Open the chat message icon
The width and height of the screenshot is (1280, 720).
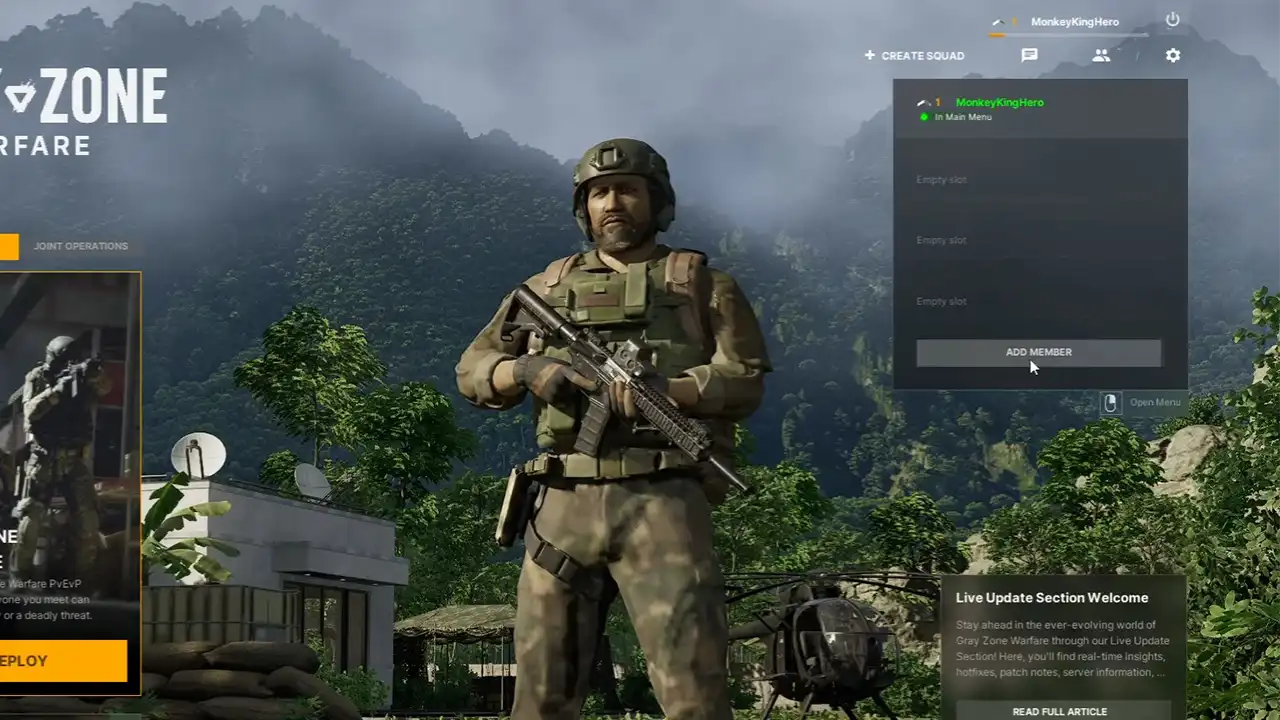click(x=1029, y=56)
